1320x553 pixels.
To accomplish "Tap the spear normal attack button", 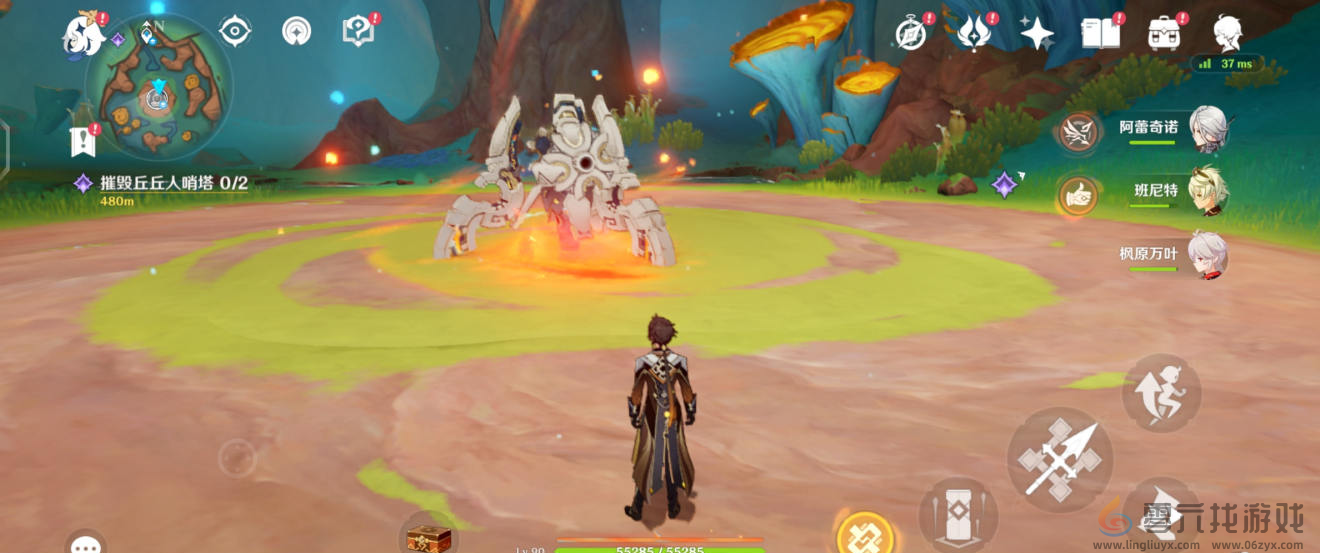I will [1059, 459].
